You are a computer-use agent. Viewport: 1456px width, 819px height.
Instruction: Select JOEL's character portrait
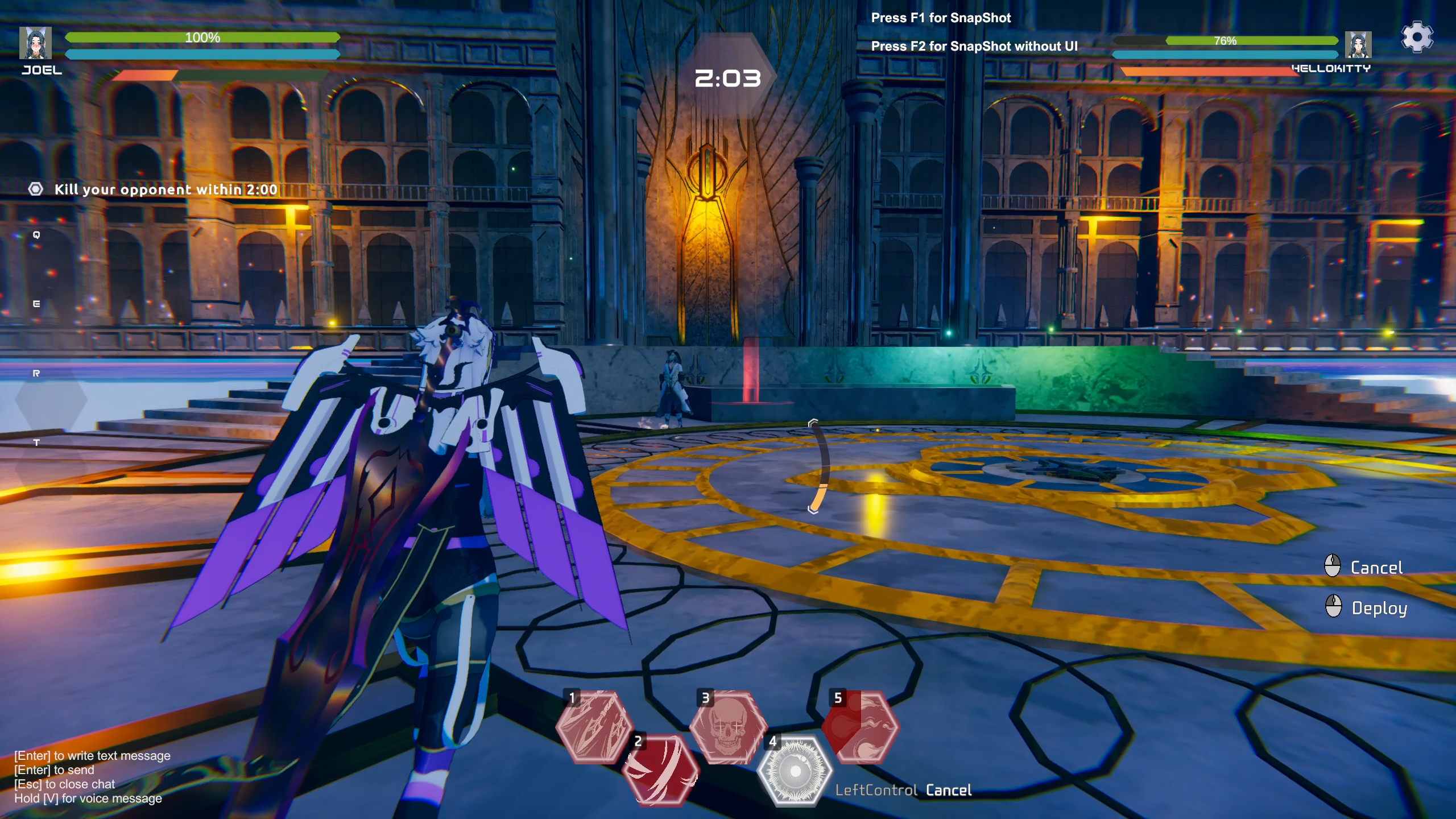coord(36,42)
